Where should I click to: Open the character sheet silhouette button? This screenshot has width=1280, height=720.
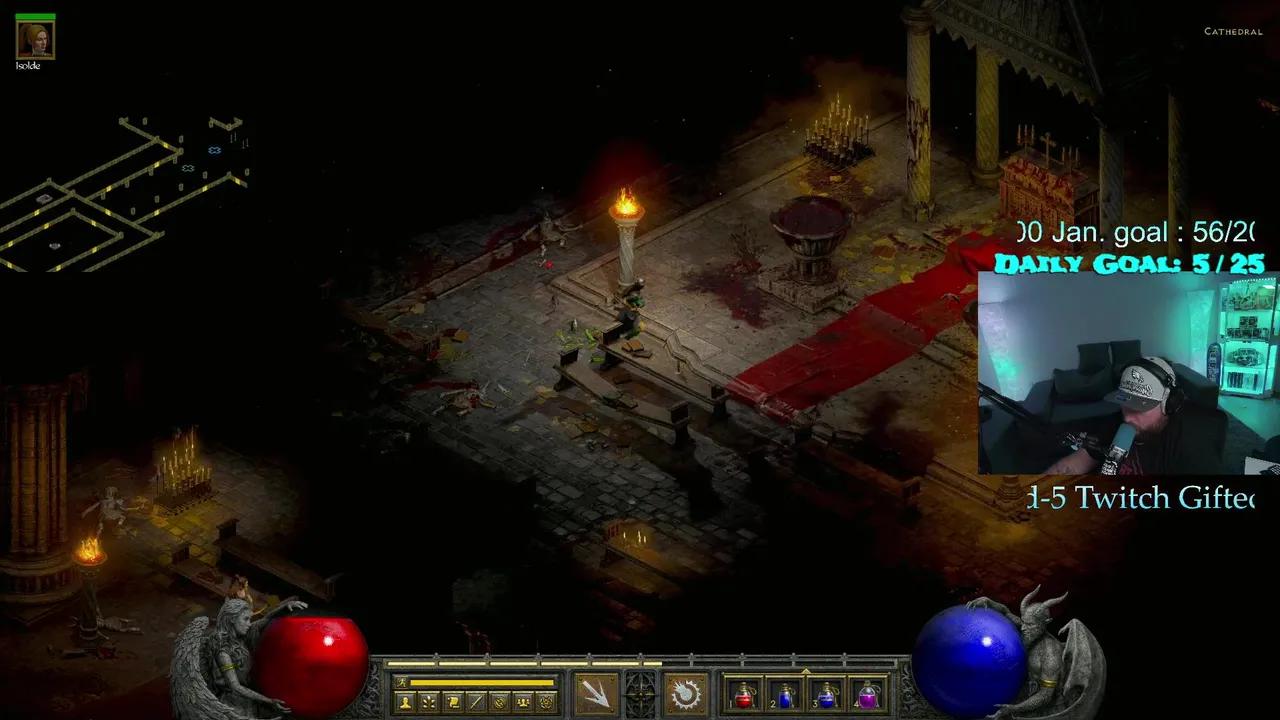coord(405,702)
